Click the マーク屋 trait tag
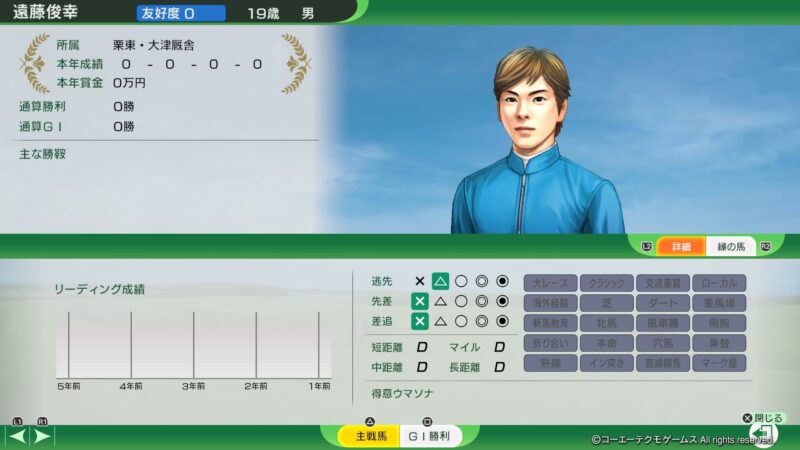The height and width of the screenshot is (450, 800). point(718,363)
